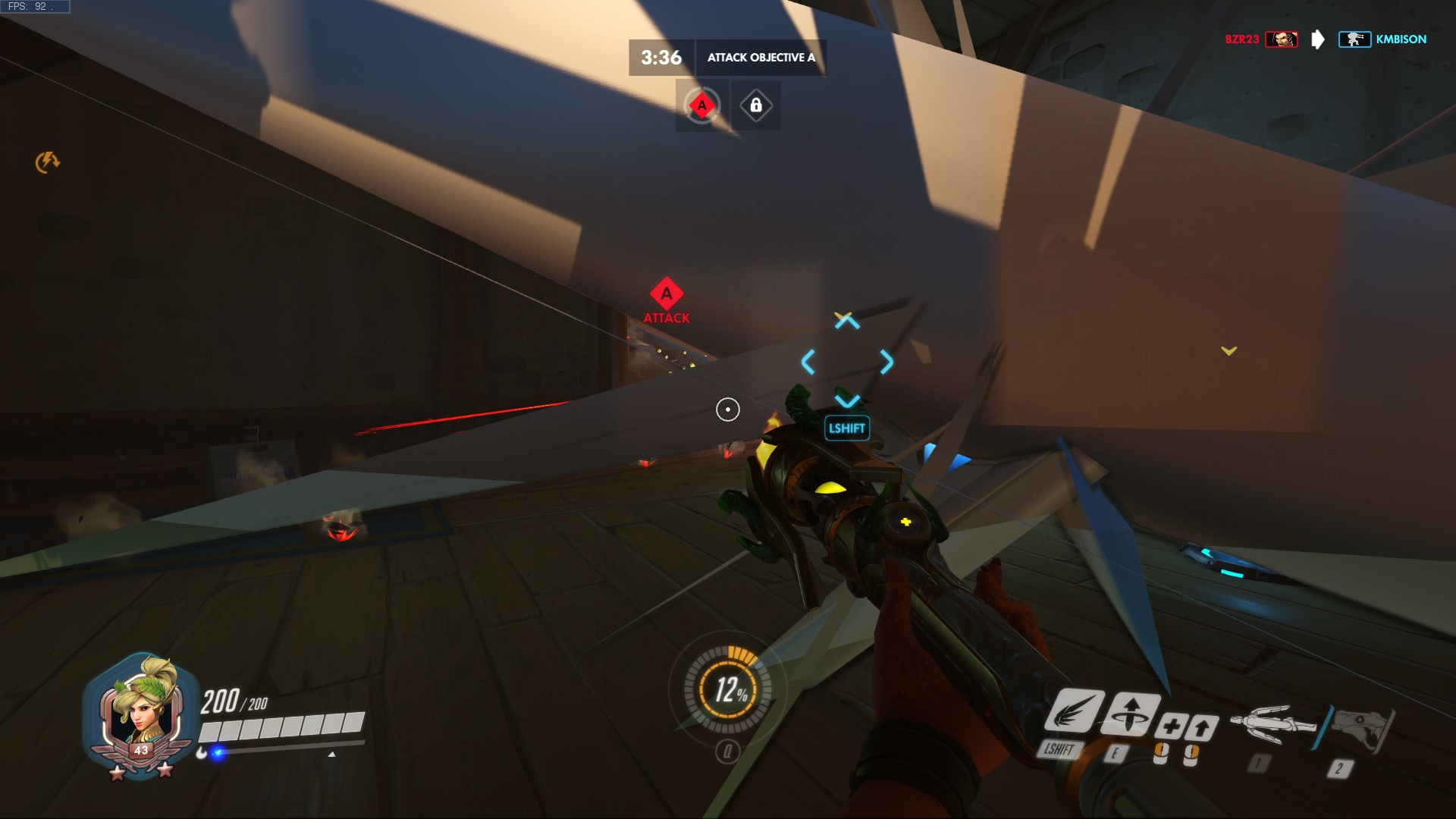Select the healing beam plus icon
The width and height of the screenshot is (1456, 819).
(x=1171, y=726)
